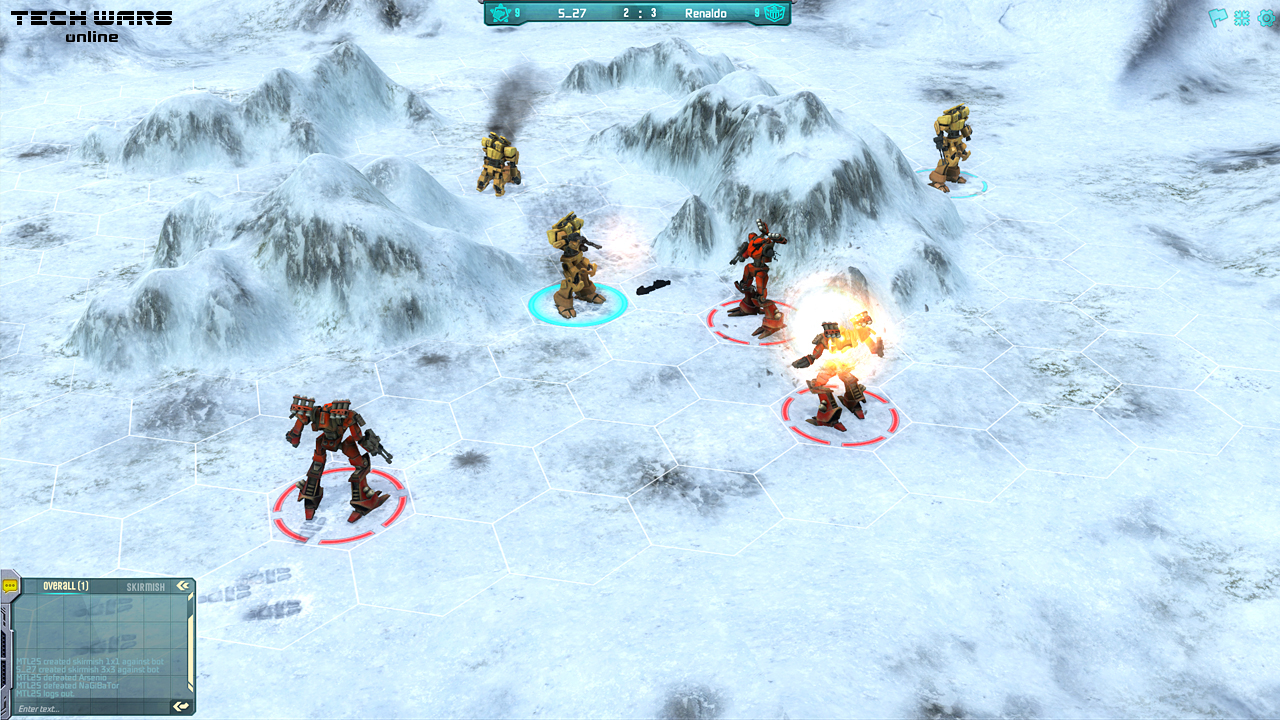The height and width of the screenshot is (720, 1280).
Task: Switch to the SKIRMISH chat tab
Action: click(x=146, y=586)
